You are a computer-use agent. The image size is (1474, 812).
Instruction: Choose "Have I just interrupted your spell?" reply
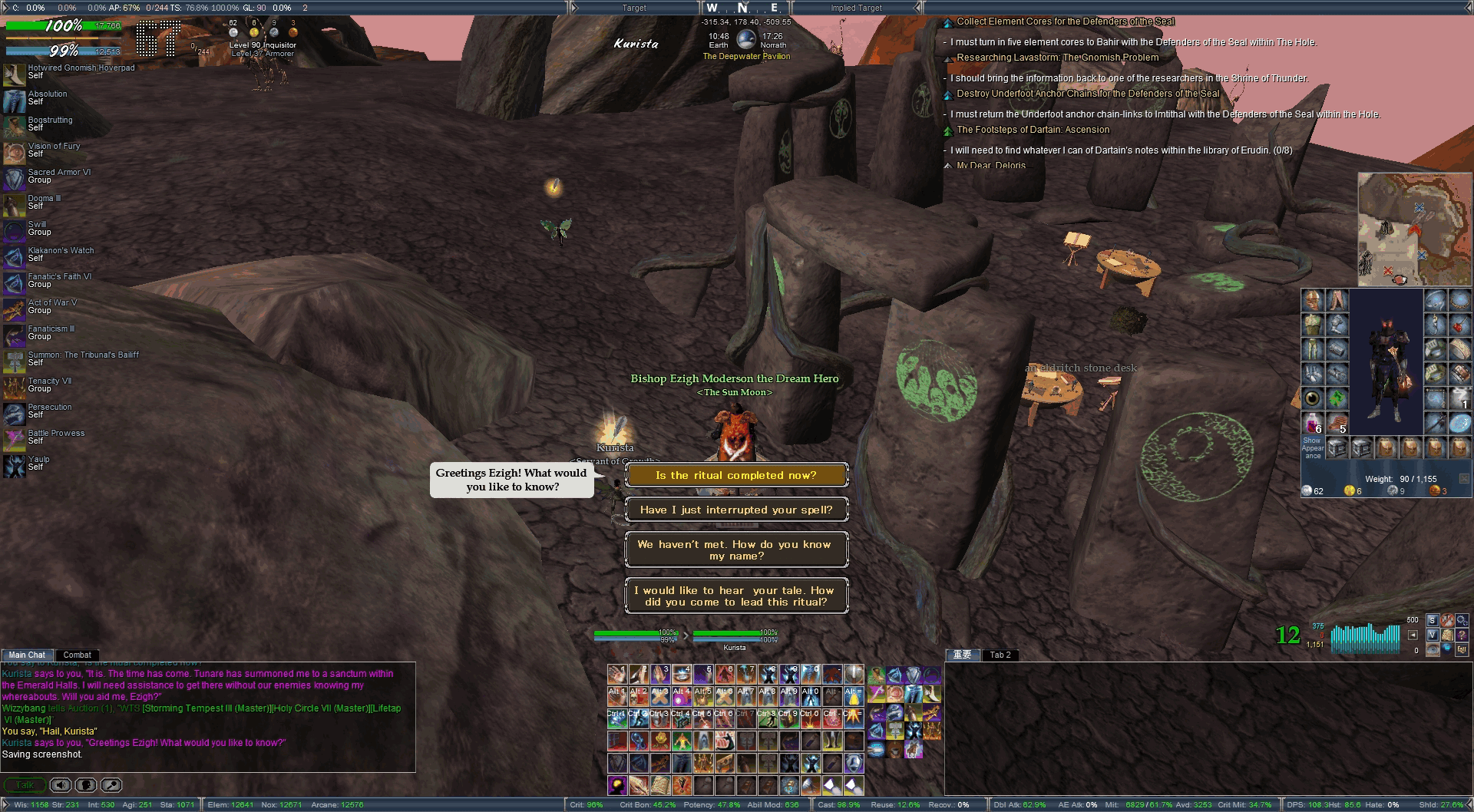tap(736, 510)
